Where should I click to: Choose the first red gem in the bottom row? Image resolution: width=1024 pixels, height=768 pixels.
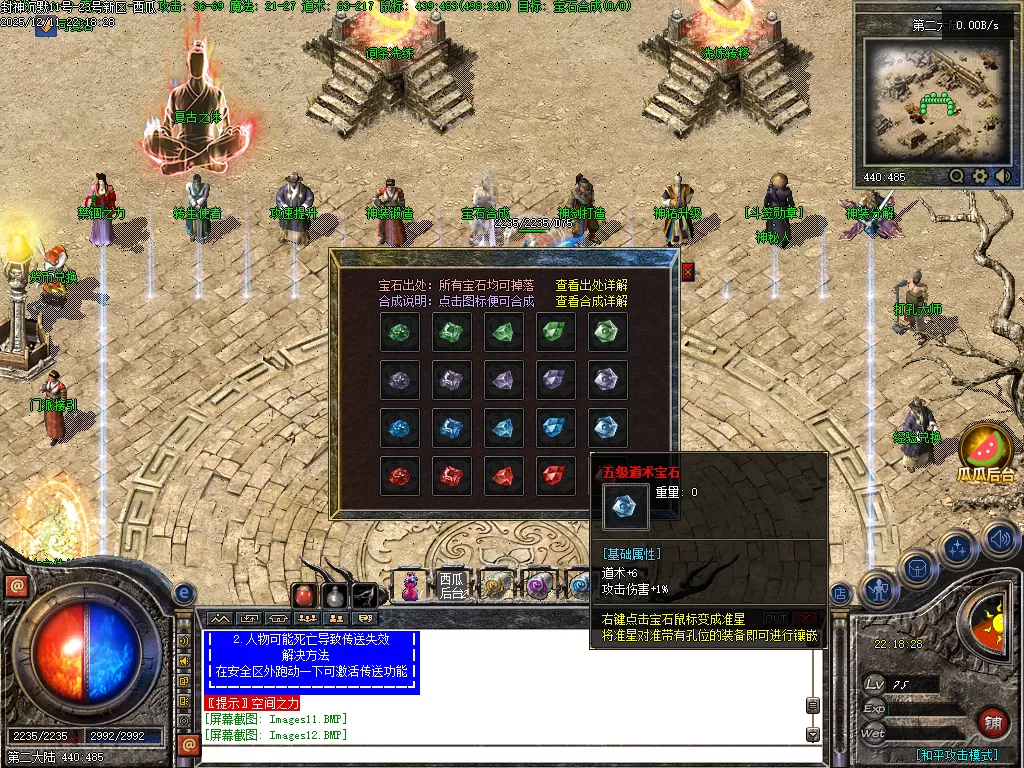click(x=399, y=476)
